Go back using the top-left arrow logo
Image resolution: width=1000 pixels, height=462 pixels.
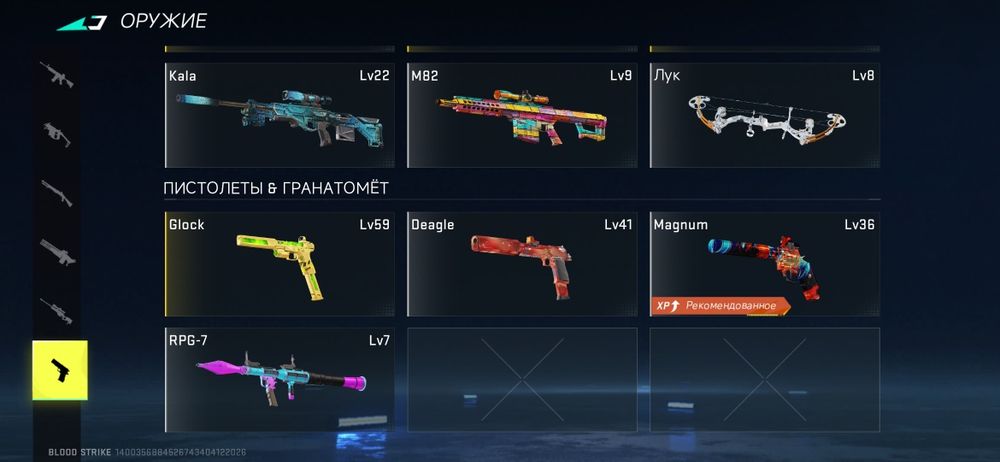click(x=83, y=21)
